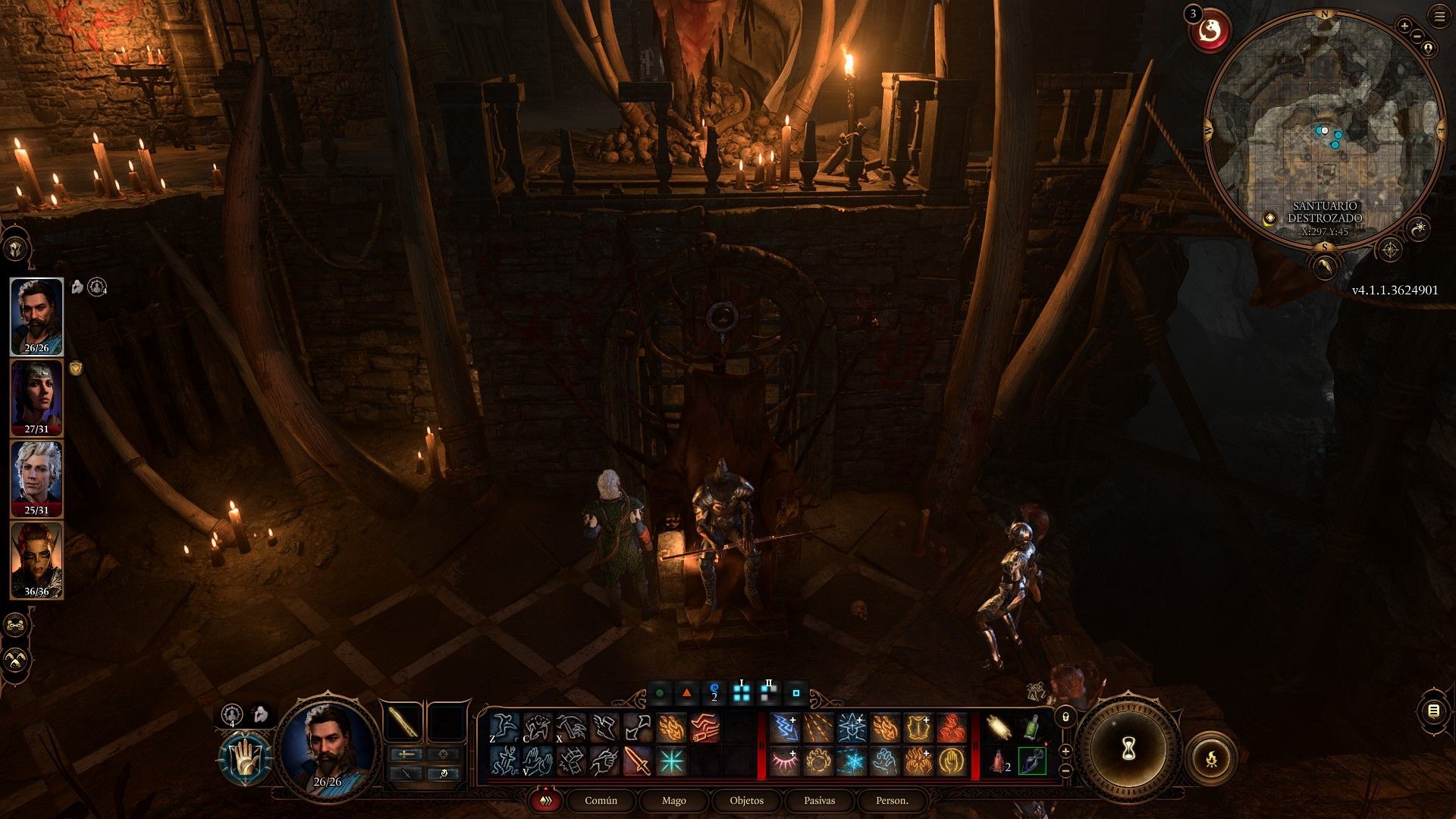Zoom out on the minimap
1456x819 pixels.
pyautogui.click(x=1415, y=36)
